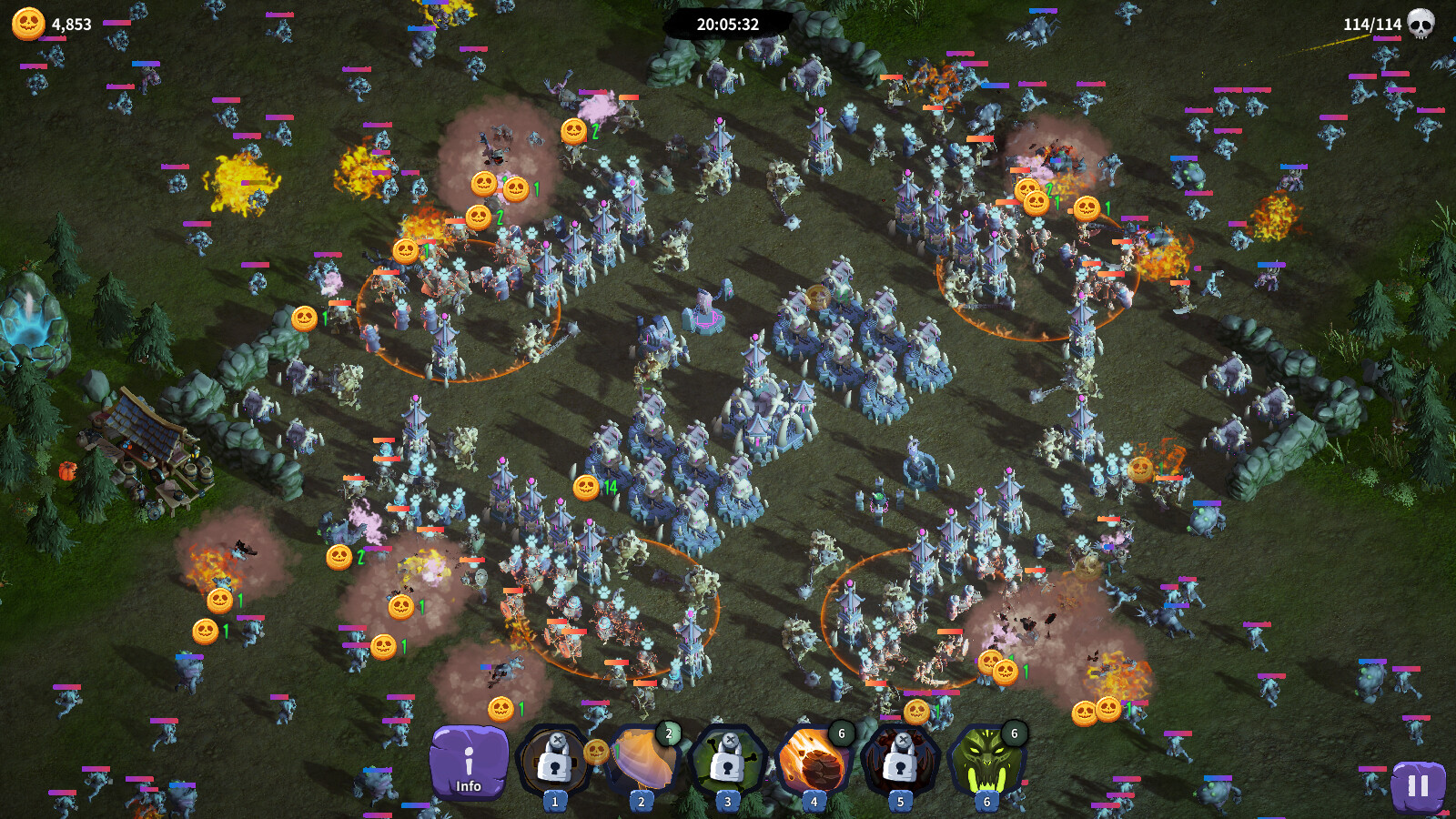Viewport: 1456px width, 819px height.
Task: Activate the green demon ability in slot 6
Action: [x=986, y=760]
